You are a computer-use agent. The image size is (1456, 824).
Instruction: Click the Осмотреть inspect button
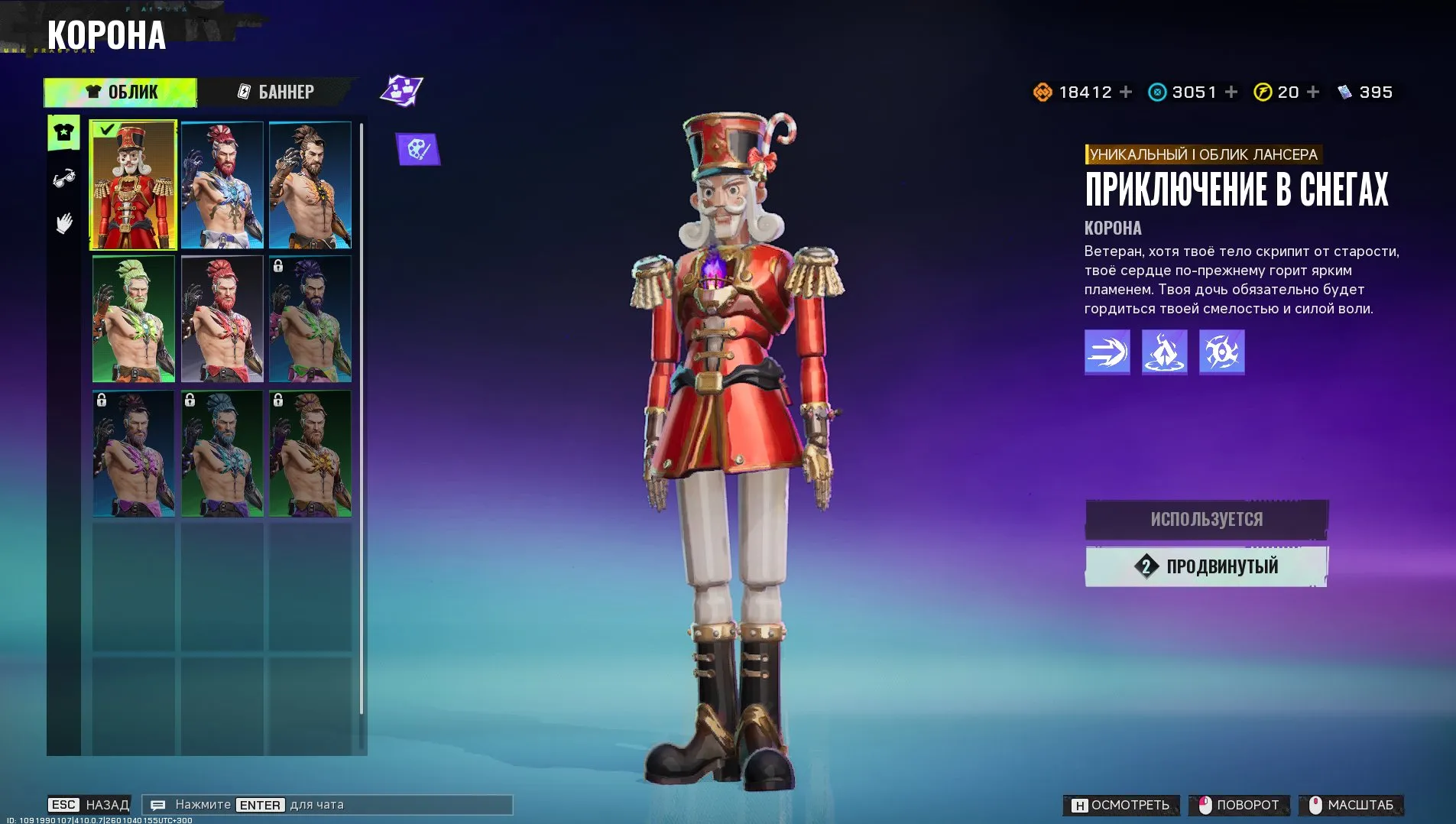[x=1121, y=805]
